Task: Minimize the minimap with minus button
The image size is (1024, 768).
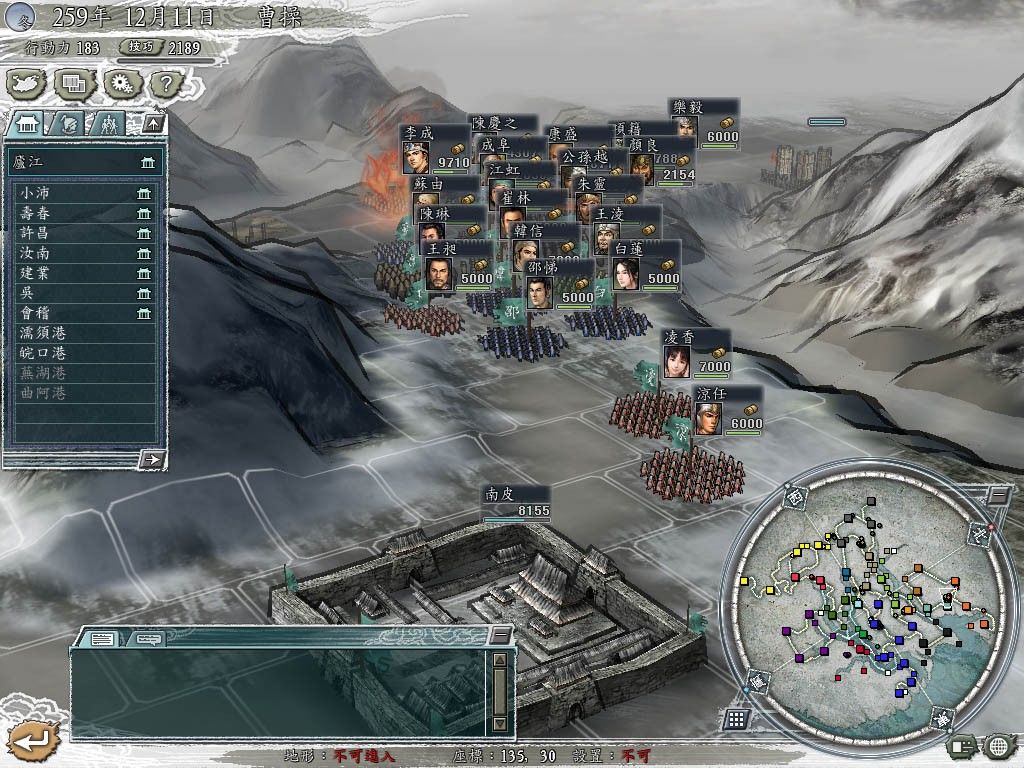Action: [998, 494]
